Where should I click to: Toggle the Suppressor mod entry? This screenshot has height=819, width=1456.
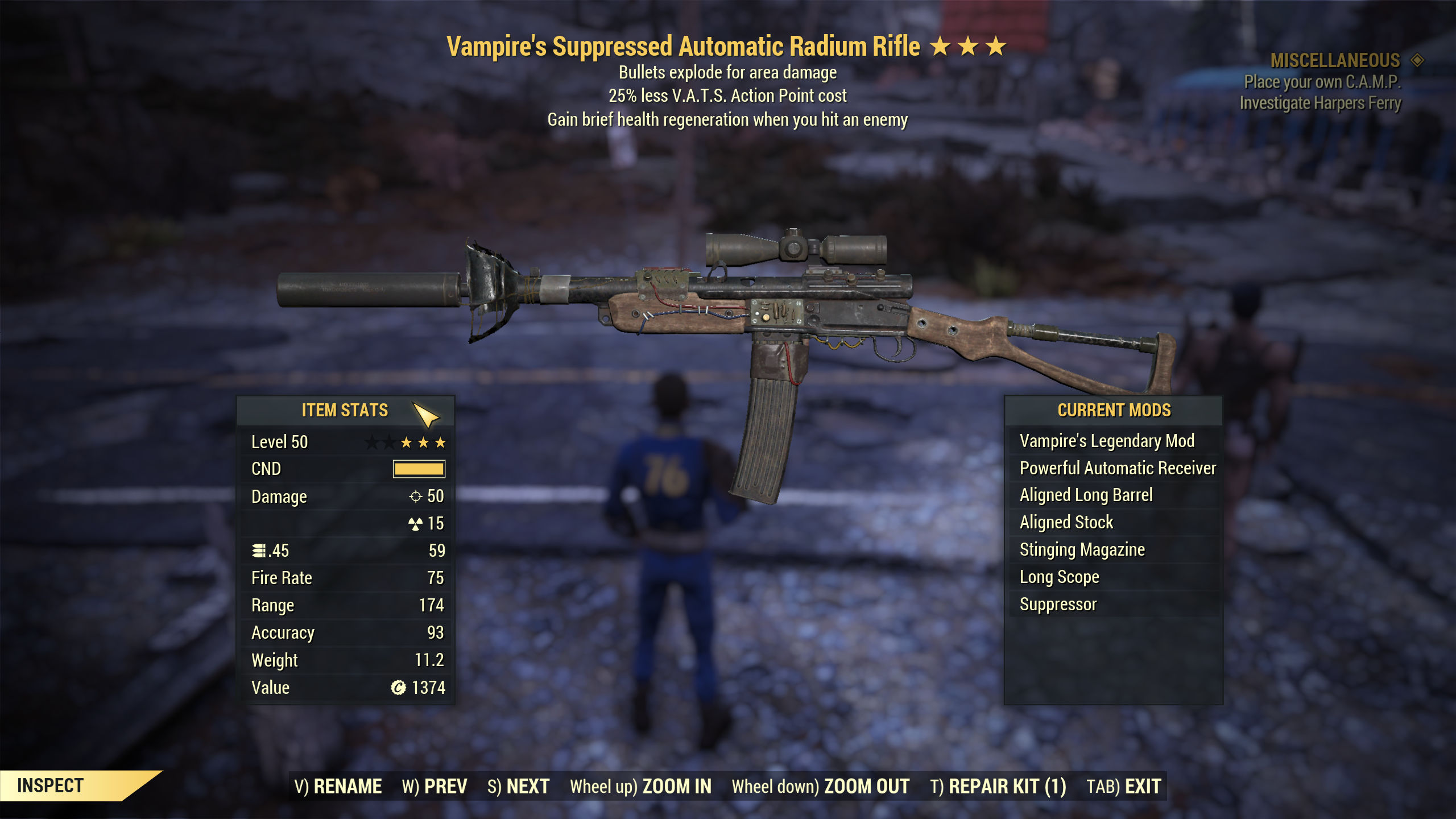click(x=1058, y=604)
